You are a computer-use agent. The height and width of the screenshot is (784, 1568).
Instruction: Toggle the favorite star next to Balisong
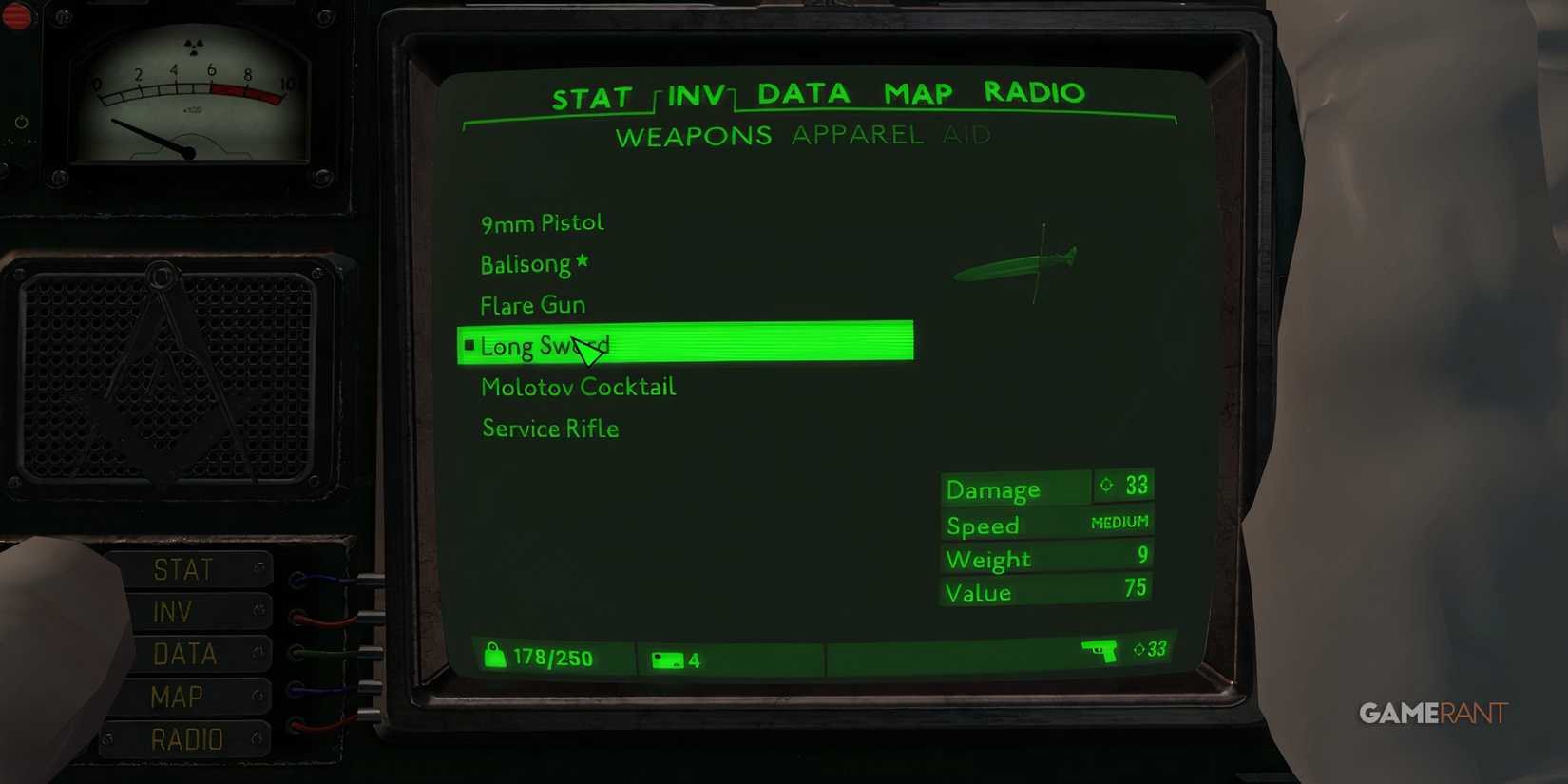click(x=583, y=258)
